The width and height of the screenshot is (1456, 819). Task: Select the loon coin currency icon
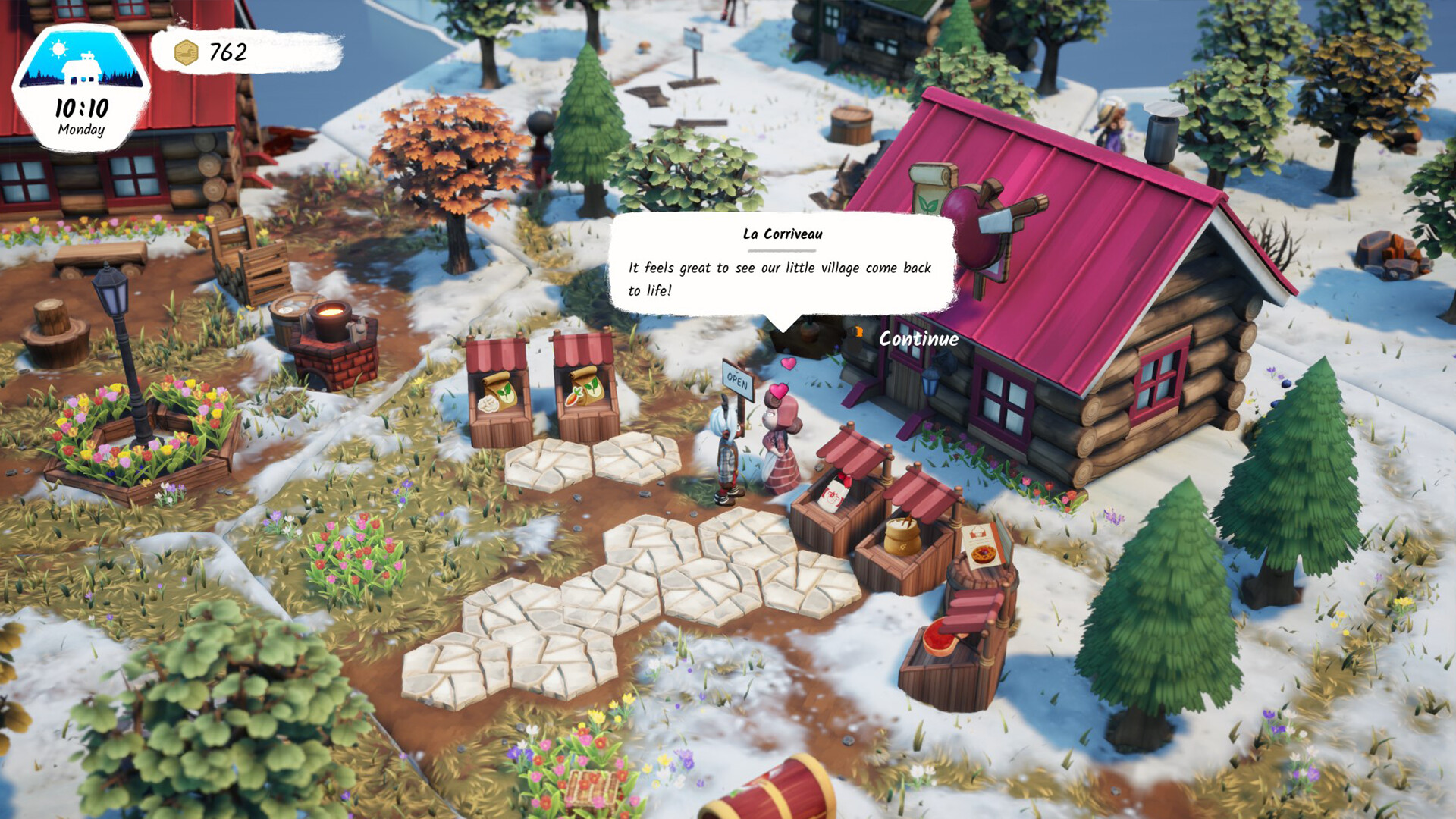coord(187,52)
